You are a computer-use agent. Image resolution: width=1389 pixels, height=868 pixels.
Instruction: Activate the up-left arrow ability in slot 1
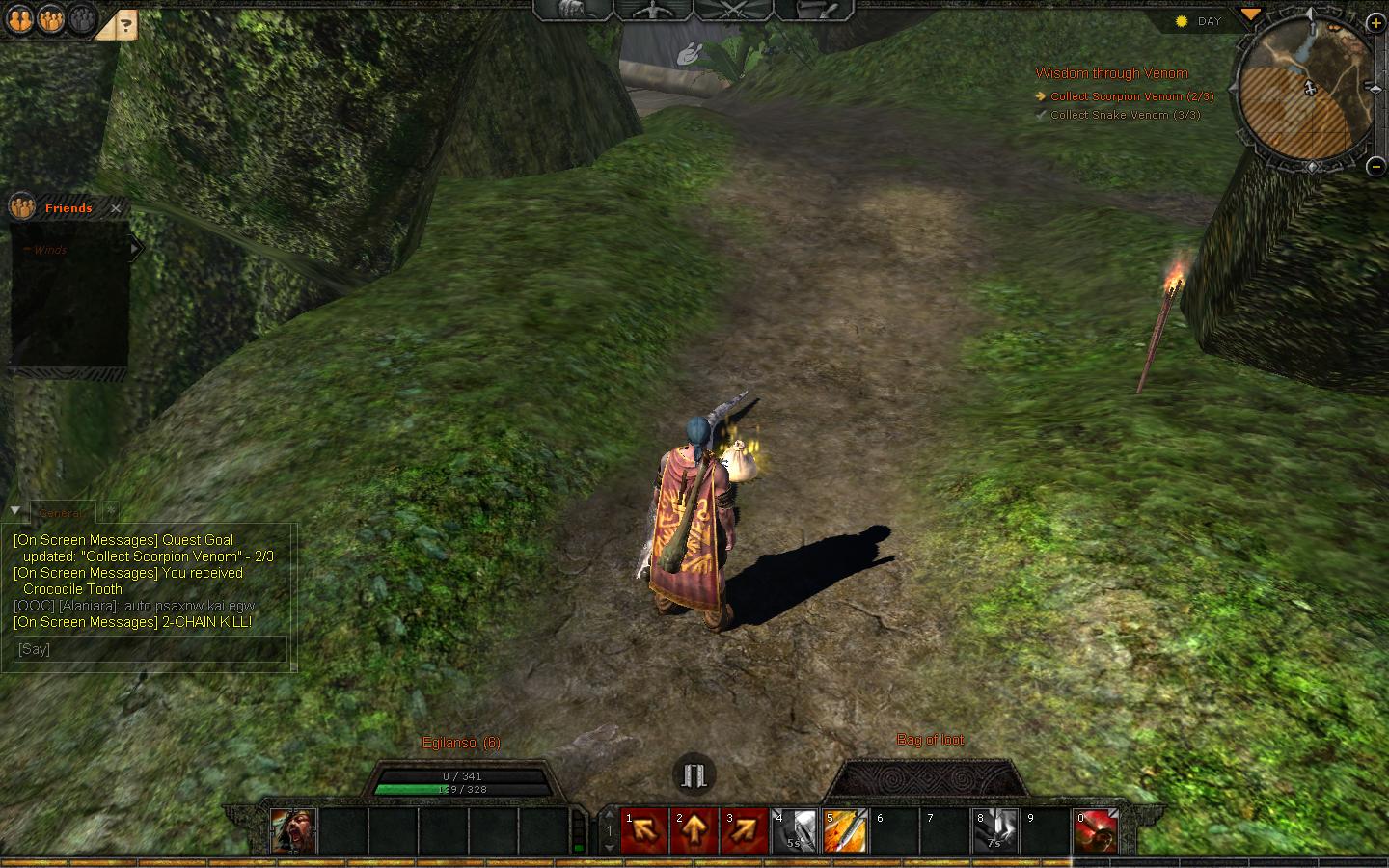[x=643, y=831]
